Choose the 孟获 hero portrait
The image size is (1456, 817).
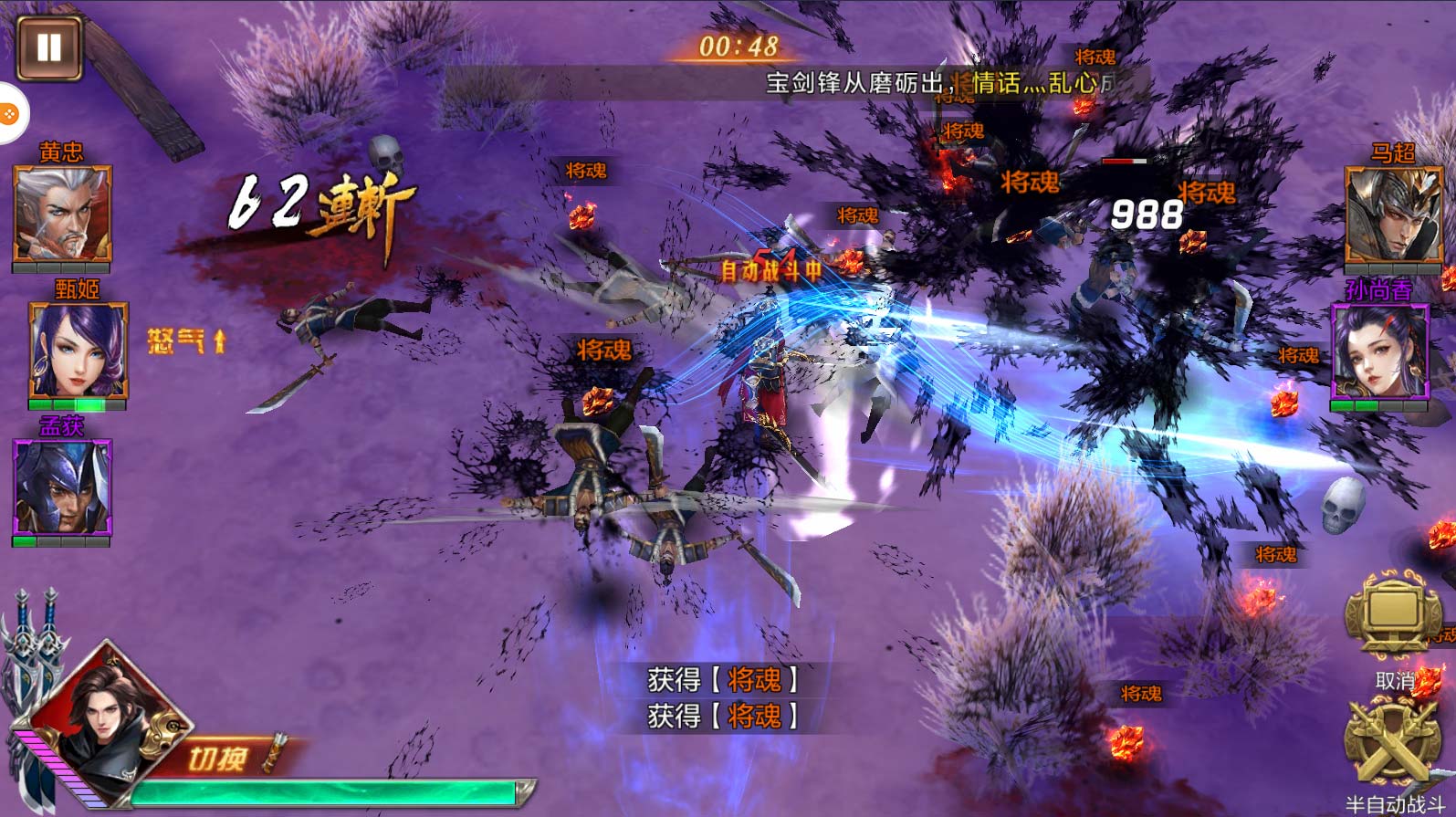pyautogui.click(x=62, y=487)
